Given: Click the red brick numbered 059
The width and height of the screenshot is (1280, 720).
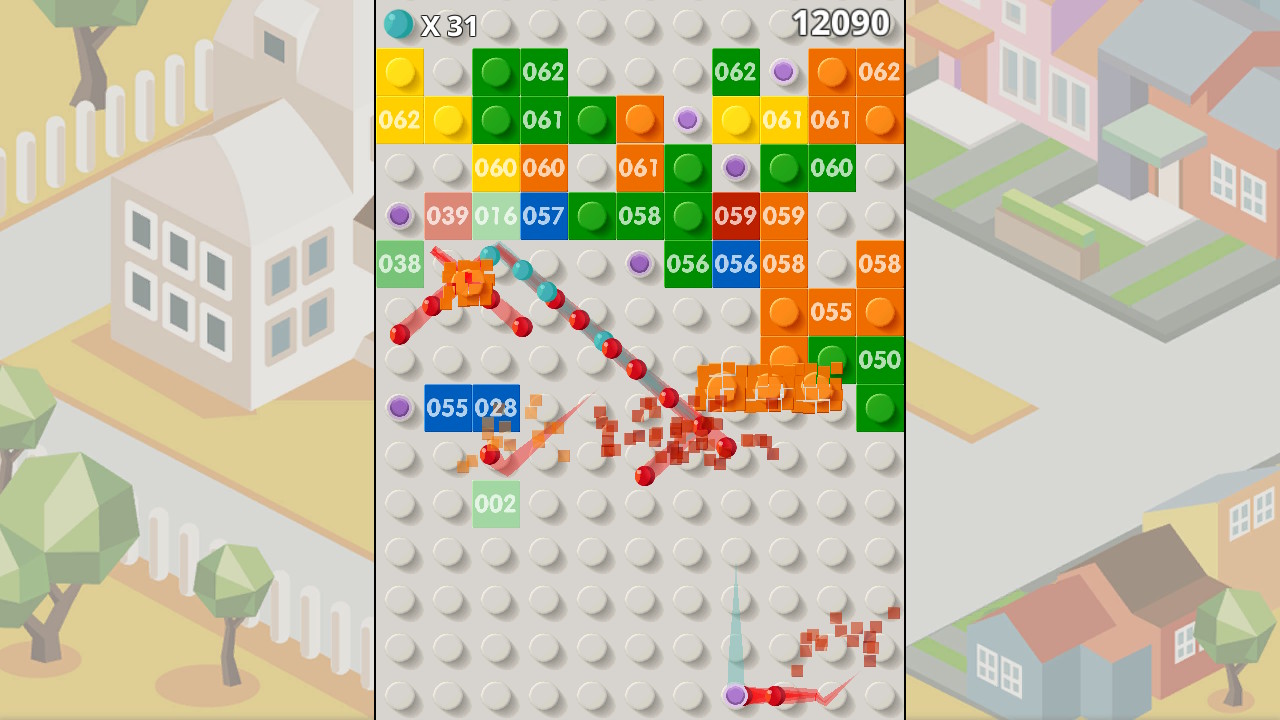Looking at the screenshot, I should pyautogui.click(x=737, y=216).
